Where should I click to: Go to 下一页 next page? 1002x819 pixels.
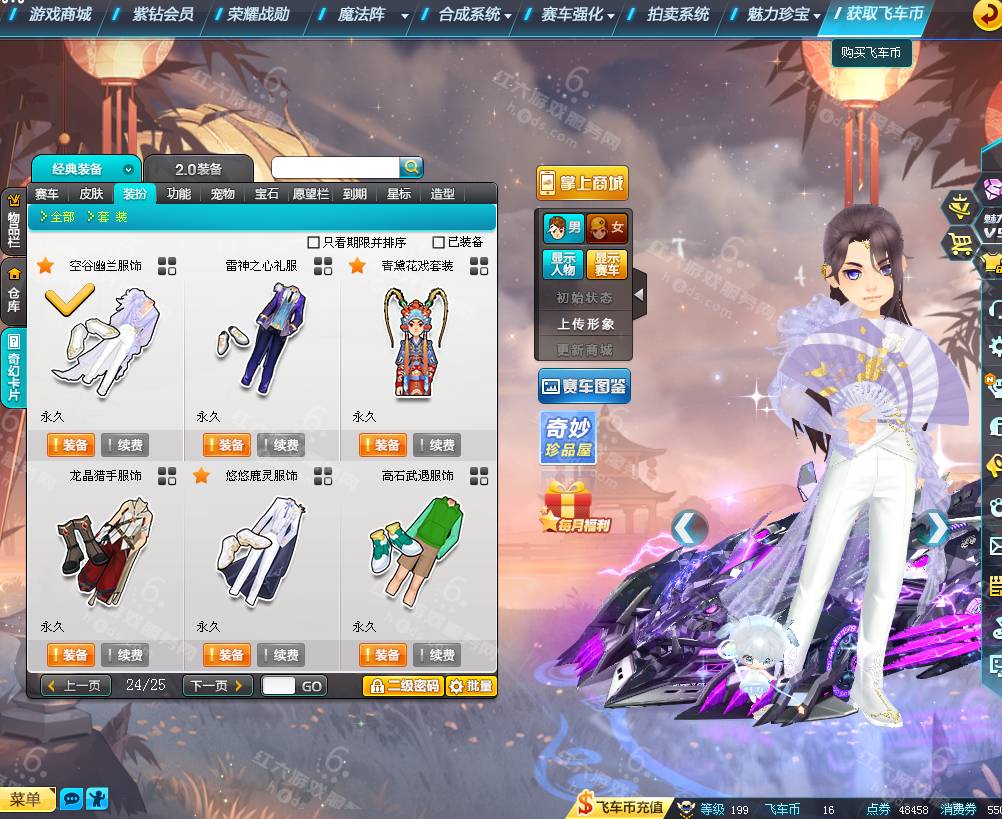[216, 686]
